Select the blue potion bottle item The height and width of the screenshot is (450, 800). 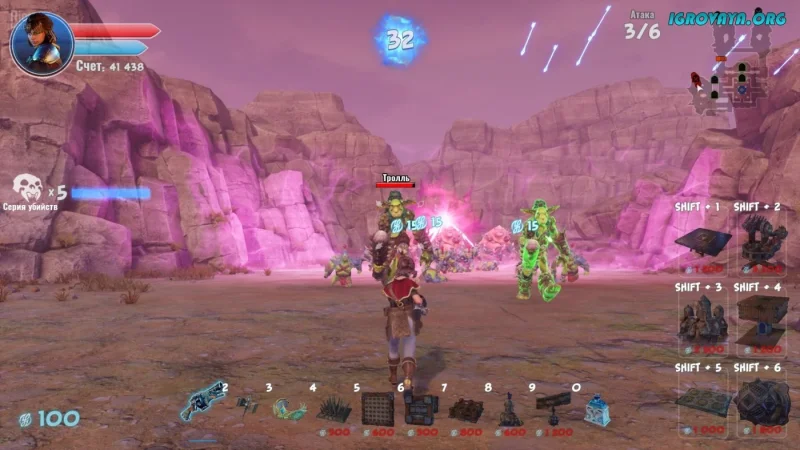coord(596,410)
